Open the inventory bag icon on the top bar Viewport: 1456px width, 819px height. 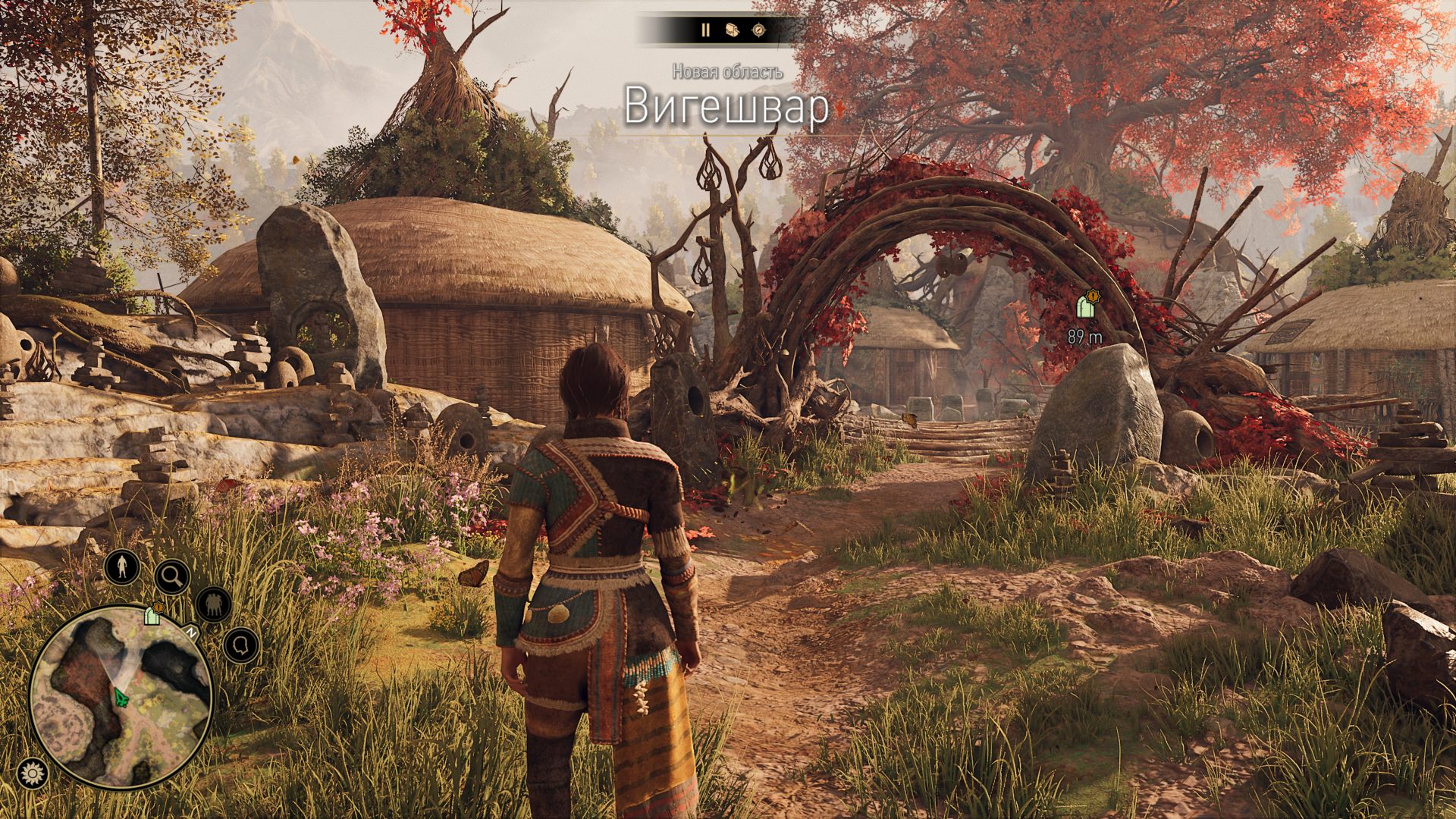click(732, 31)
